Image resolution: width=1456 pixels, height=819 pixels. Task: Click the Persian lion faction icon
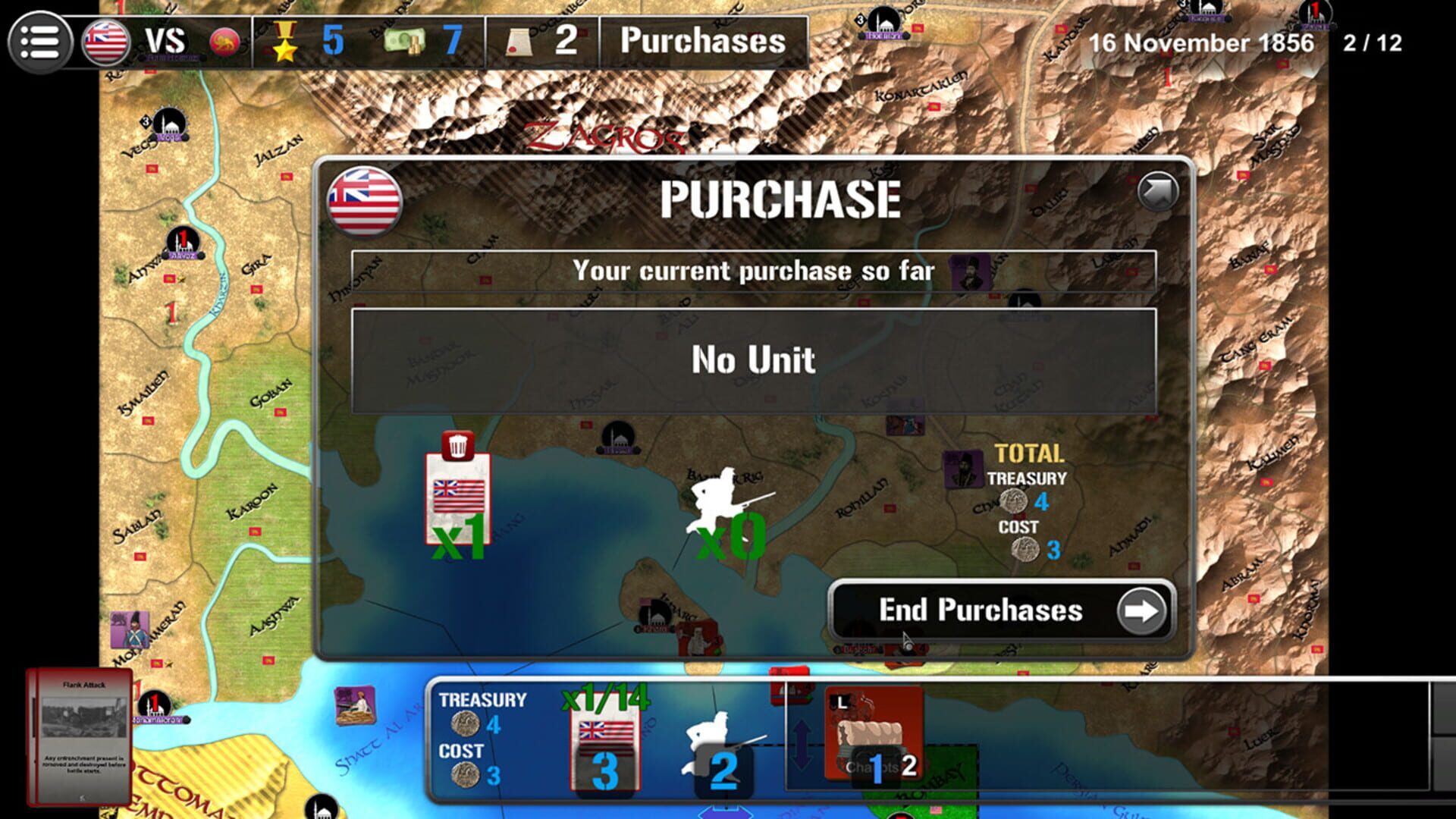[224, 40]
